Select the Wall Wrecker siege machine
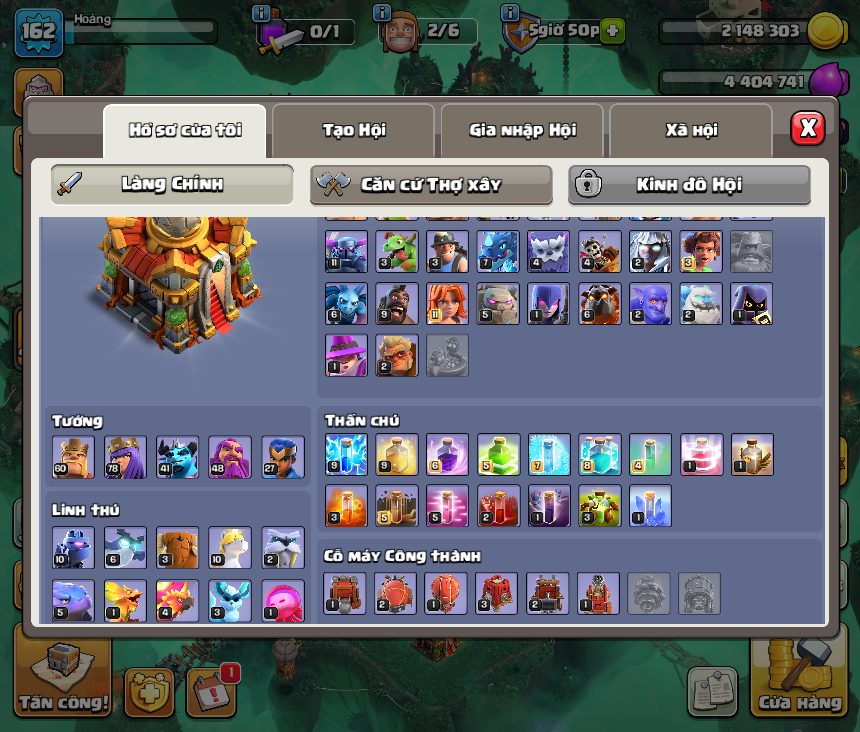The image size is (860, 732). click(345, 593)
